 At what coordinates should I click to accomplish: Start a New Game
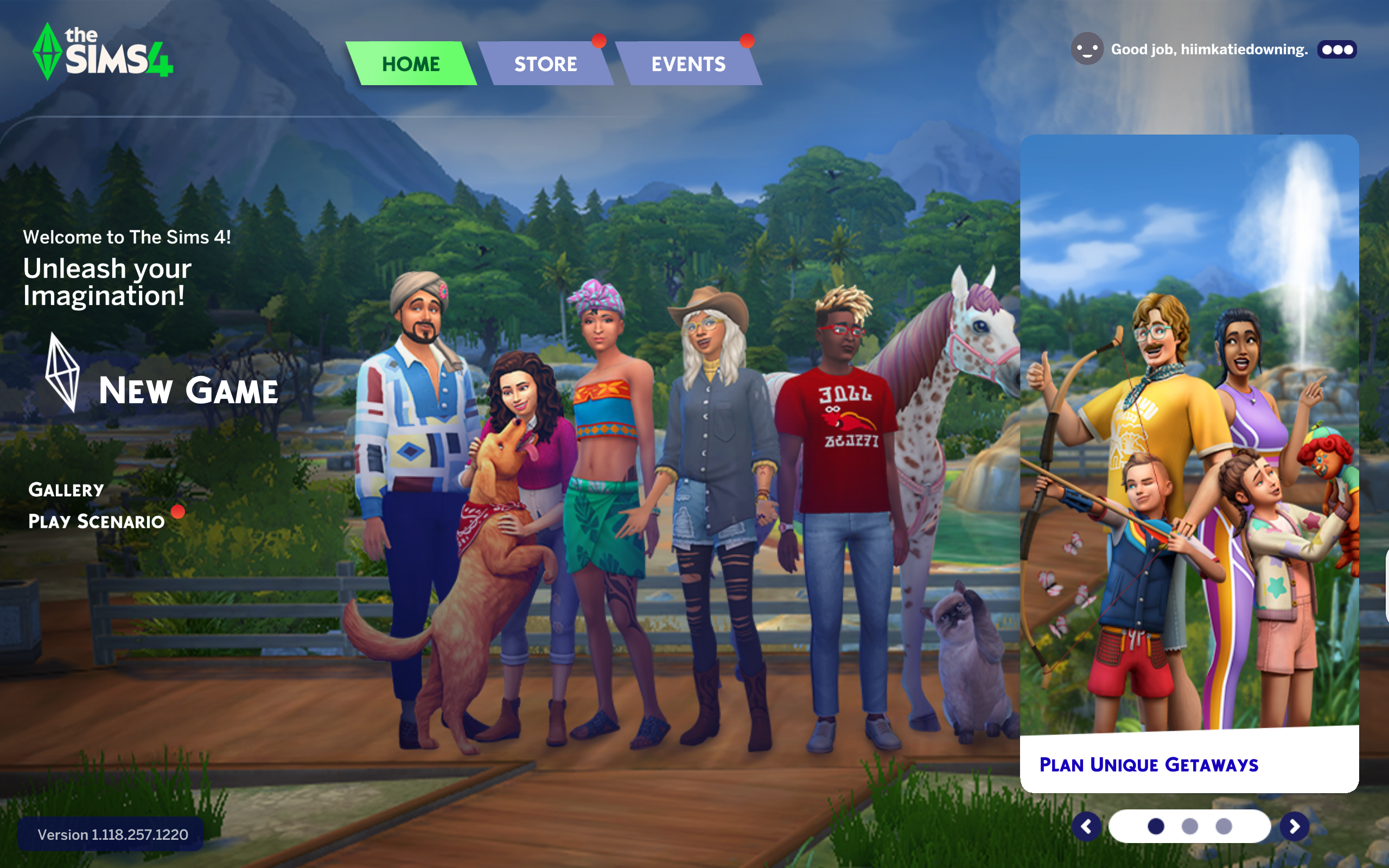188,391
